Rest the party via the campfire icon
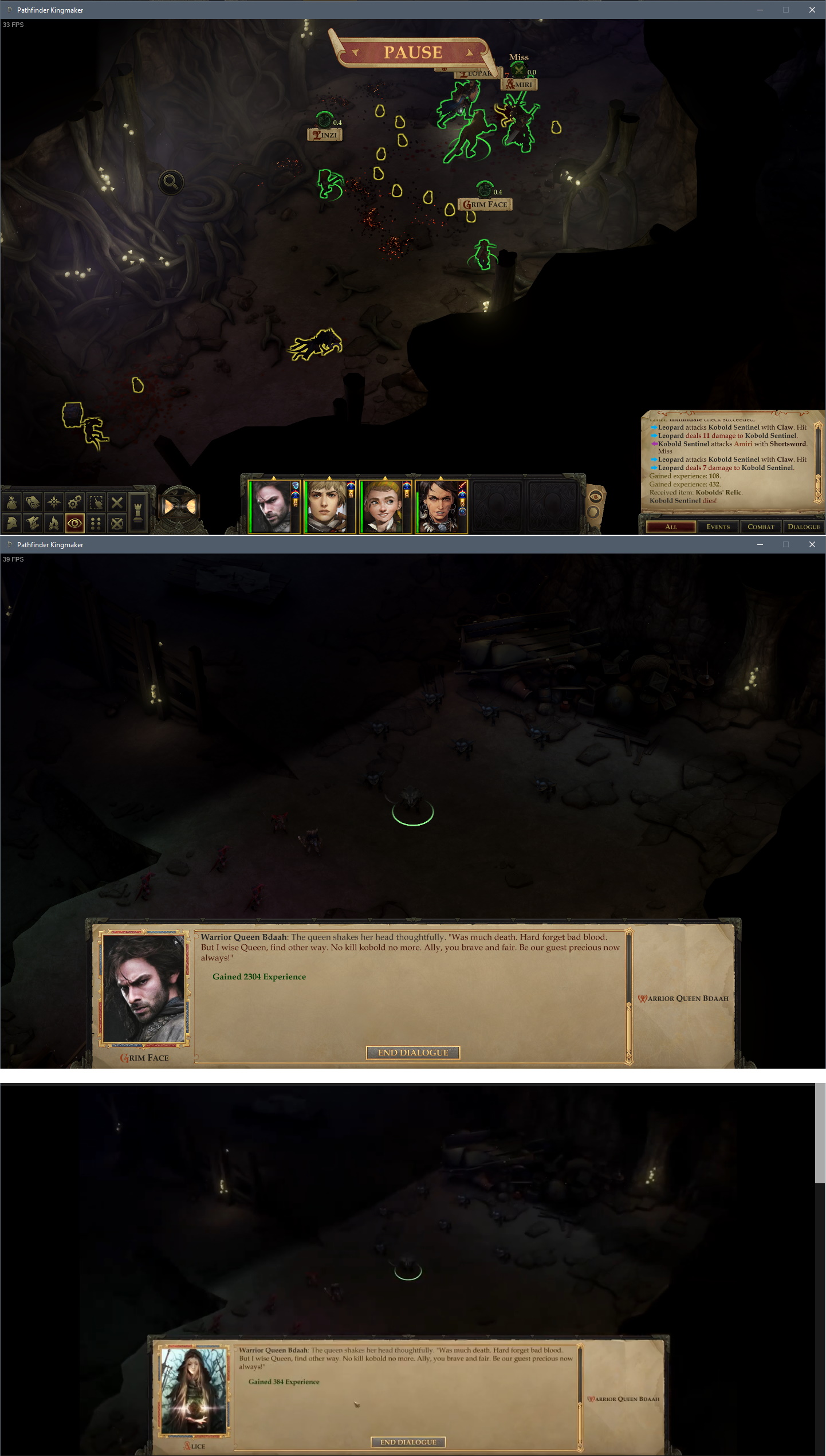This screenshot has width=826, height=1456. click(x=55, y=523)
